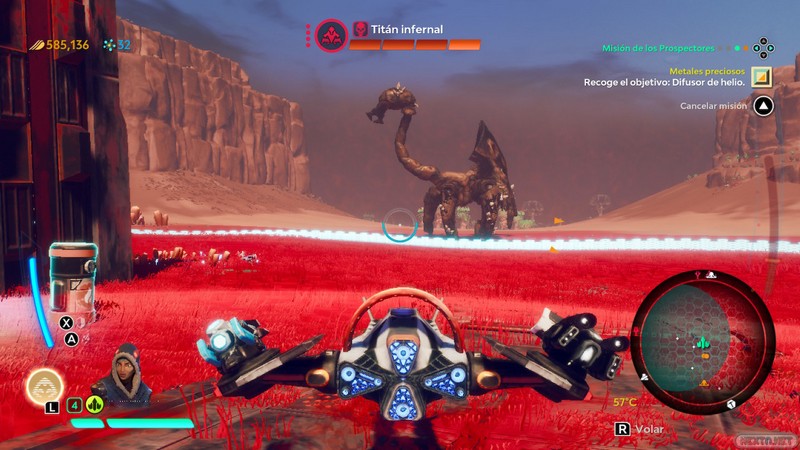Click the green ship icon beside the portrait
Viewport: 800px width, 450px height.
click(95, 405)
